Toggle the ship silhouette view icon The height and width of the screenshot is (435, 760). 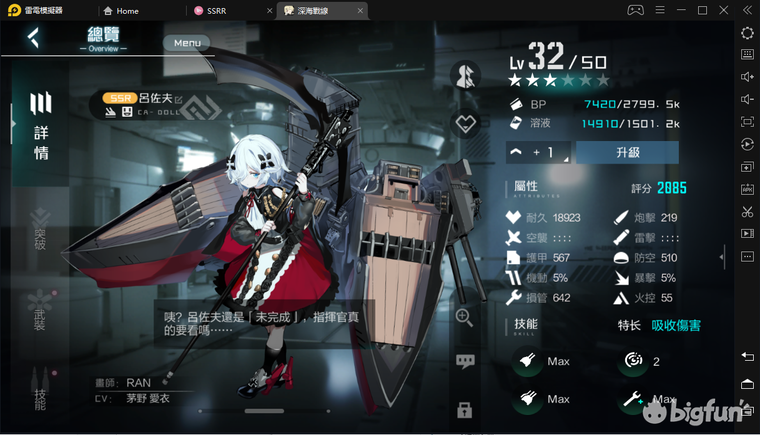tap(464, 76)
